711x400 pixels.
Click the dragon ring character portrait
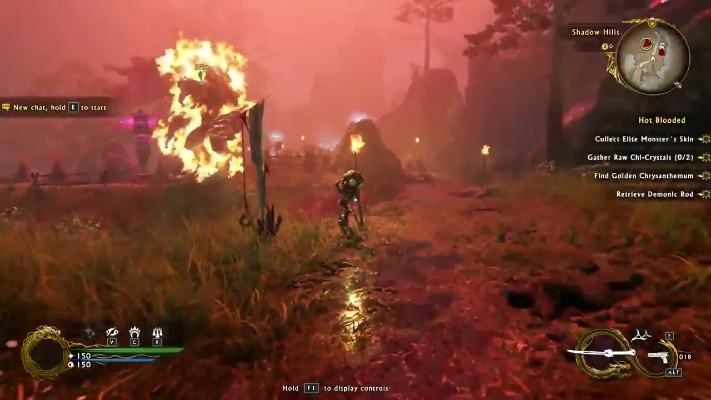click(x=44, y=352)
